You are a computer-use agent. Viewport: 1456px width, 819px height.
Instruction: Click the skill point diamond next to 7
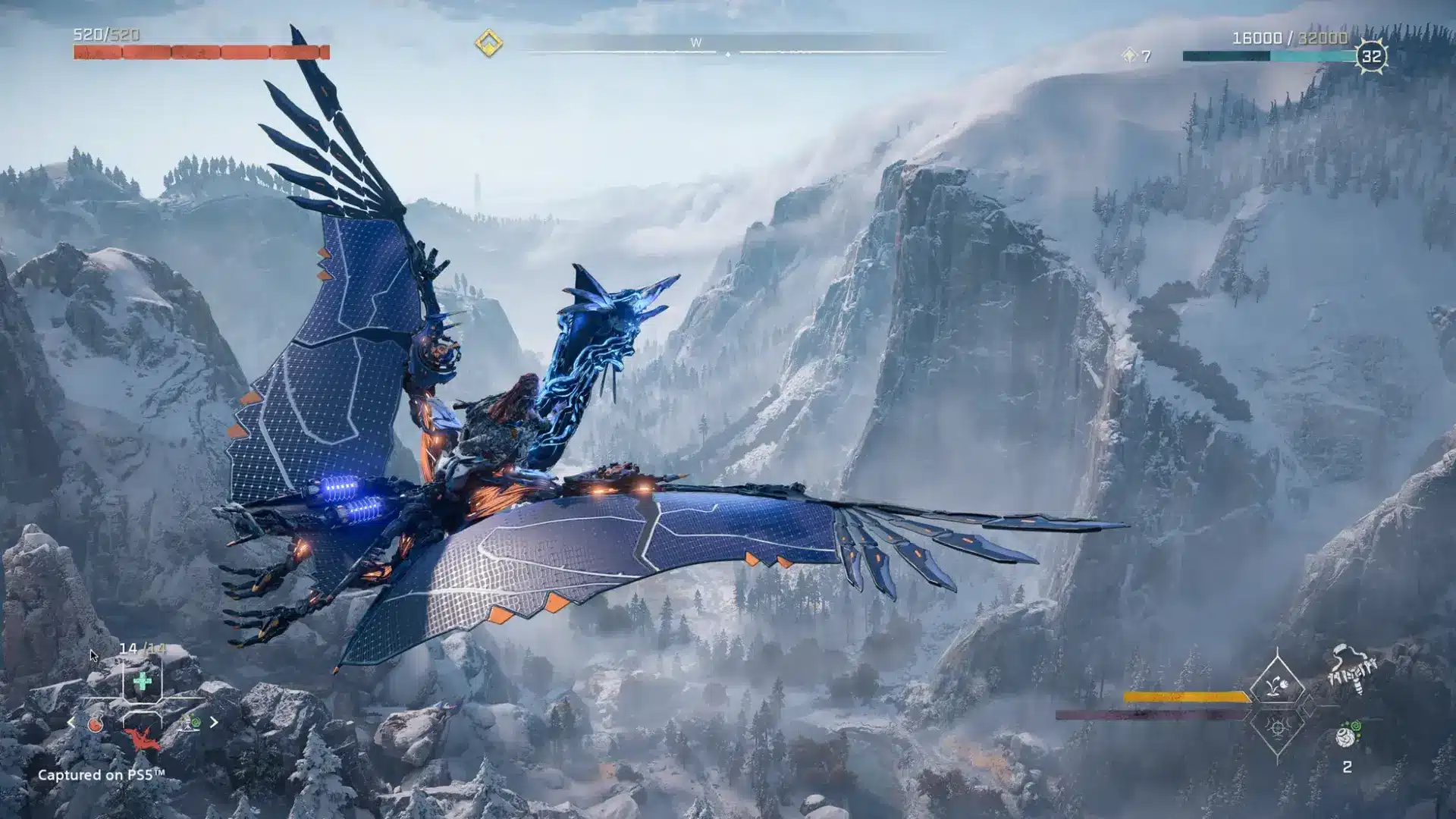(1129, 56)
